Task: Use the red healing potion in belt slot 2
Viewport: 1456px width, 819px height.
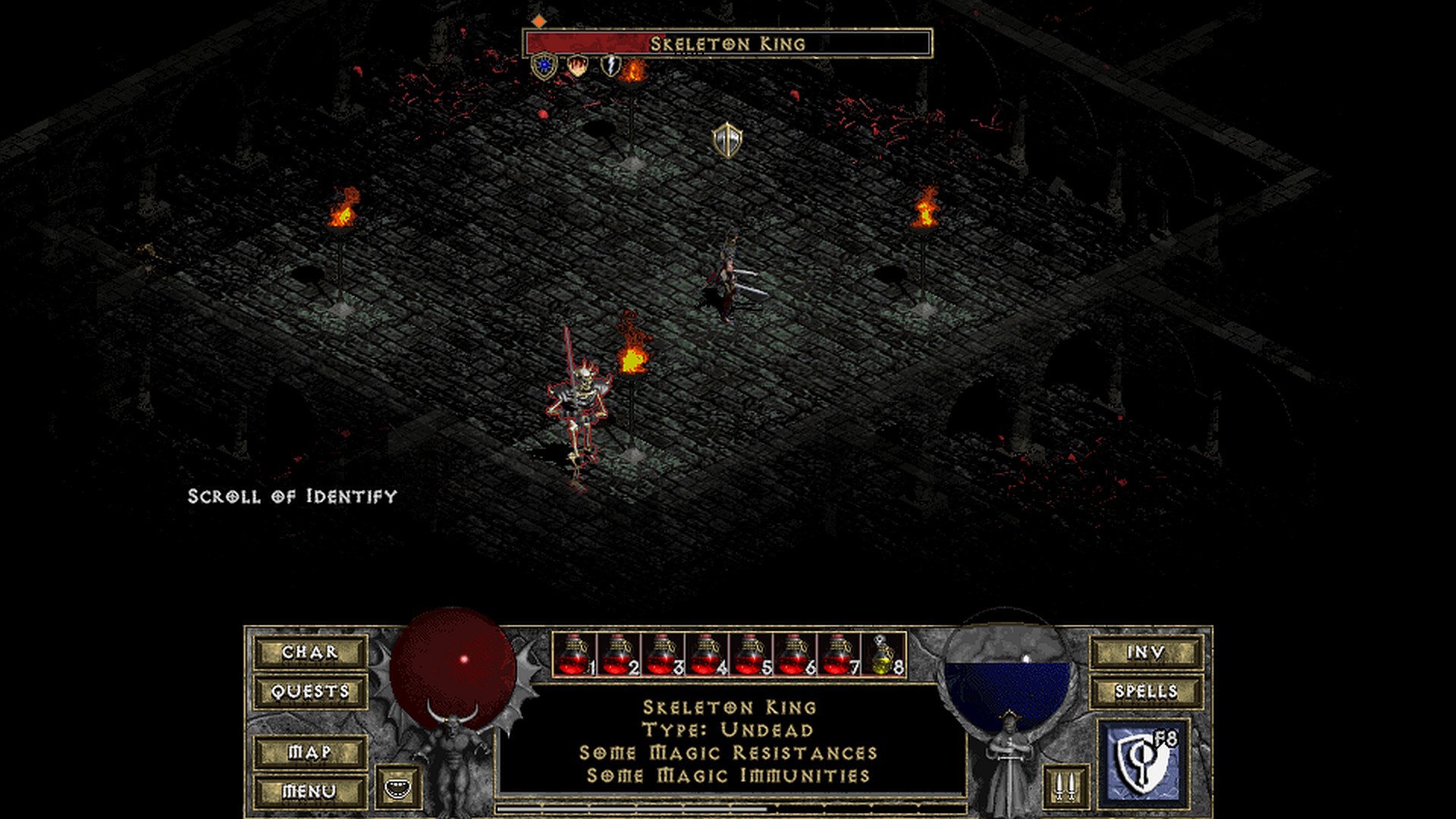Action: [x=618, y=655]
